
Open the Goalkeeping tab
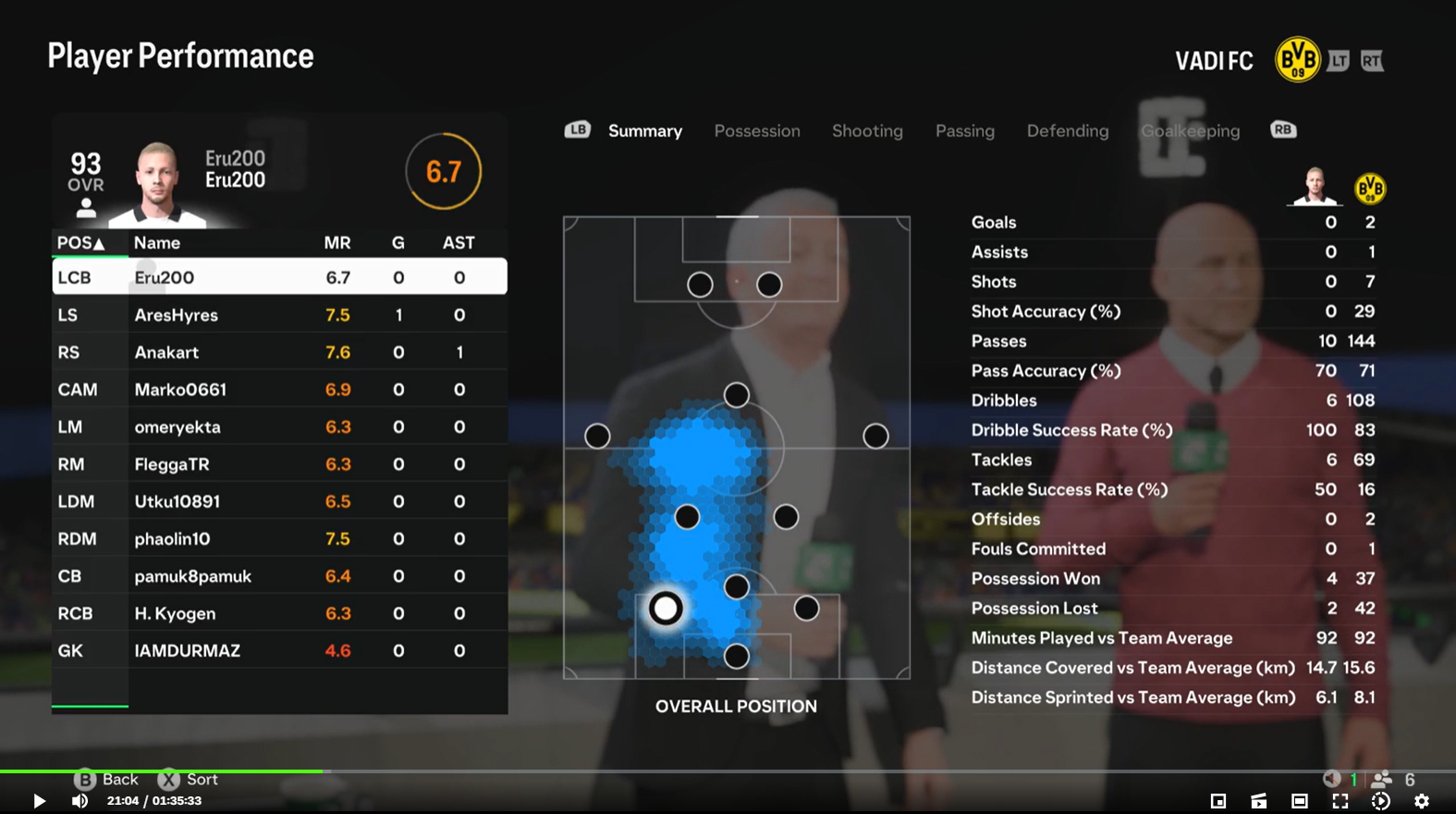click(1190, 131)
